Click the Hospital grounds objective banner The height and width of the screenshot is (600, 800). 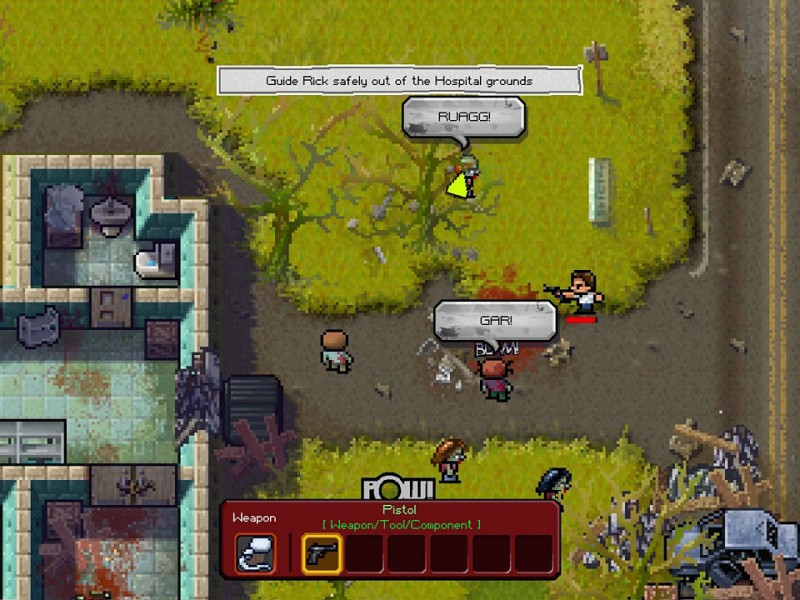[399, 80]
